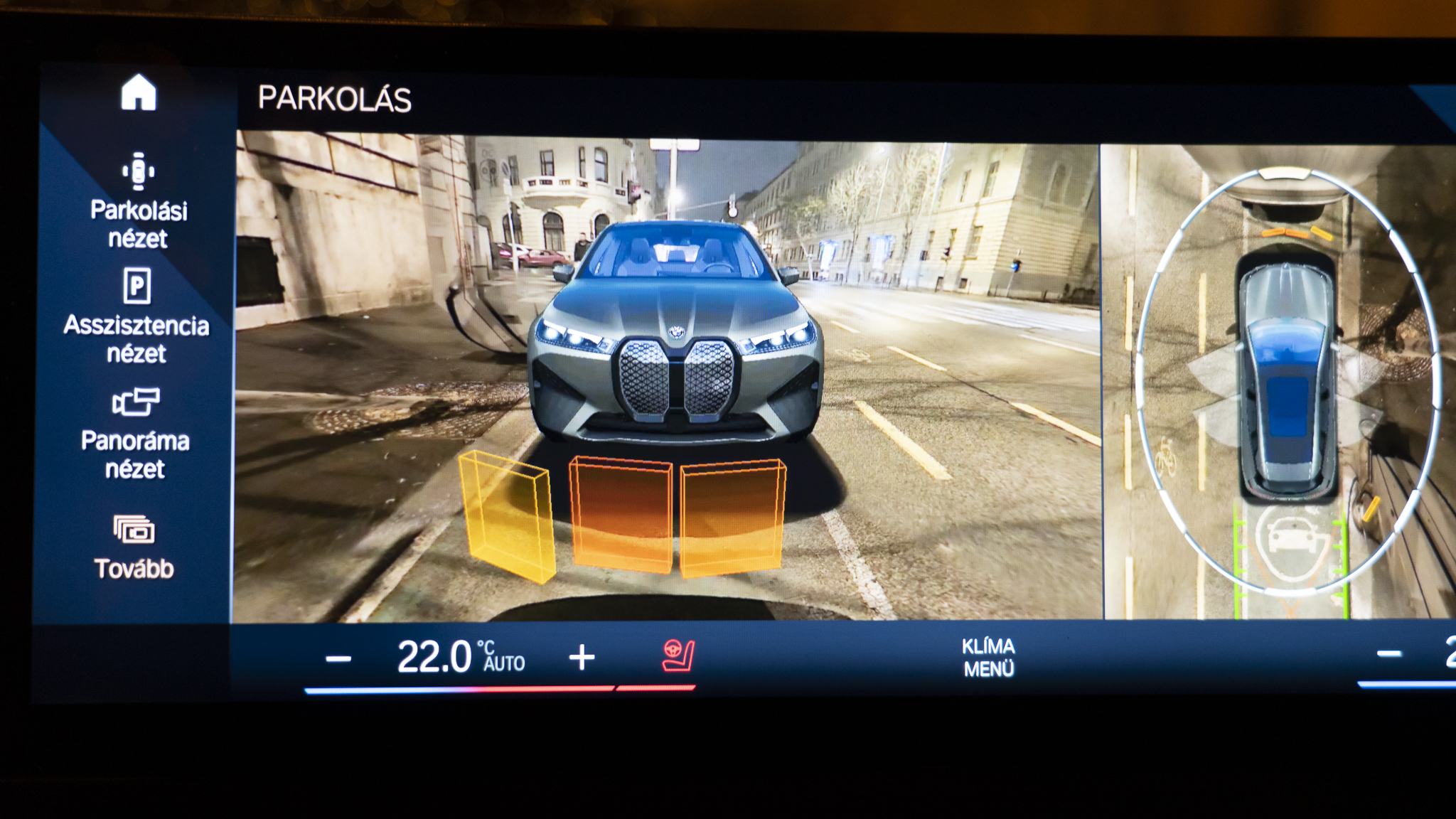Decrease driver temperature with minus button
The image size is (1456, 819).
click(338, 658)
